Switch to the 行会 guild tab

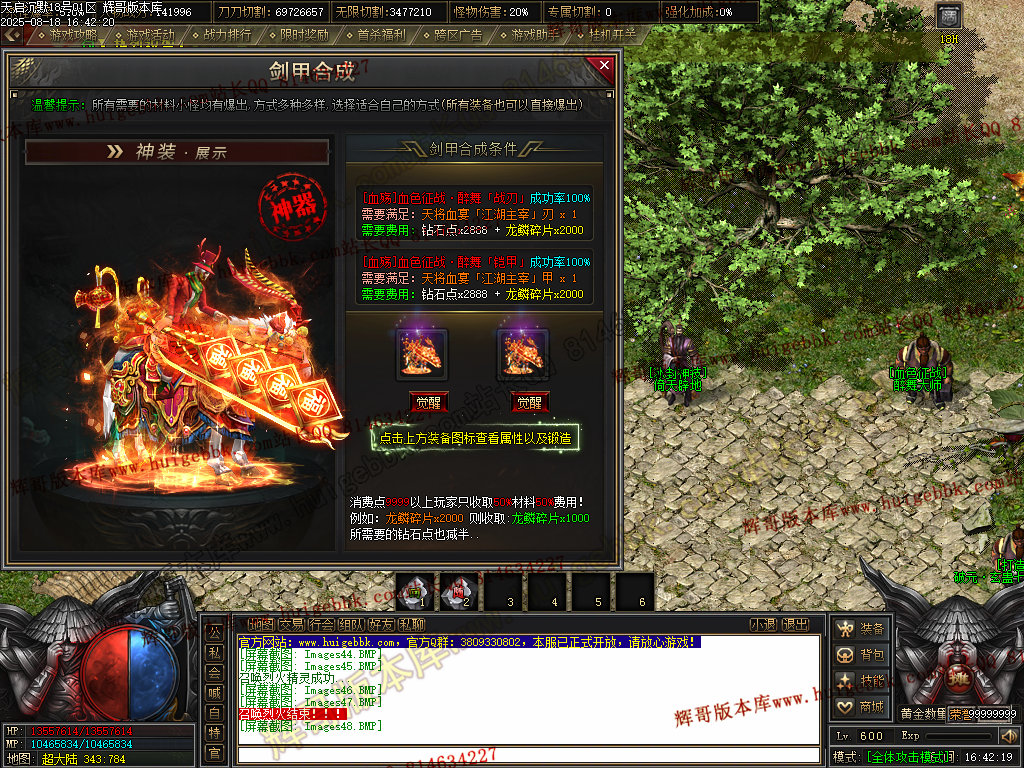[321, 625]
